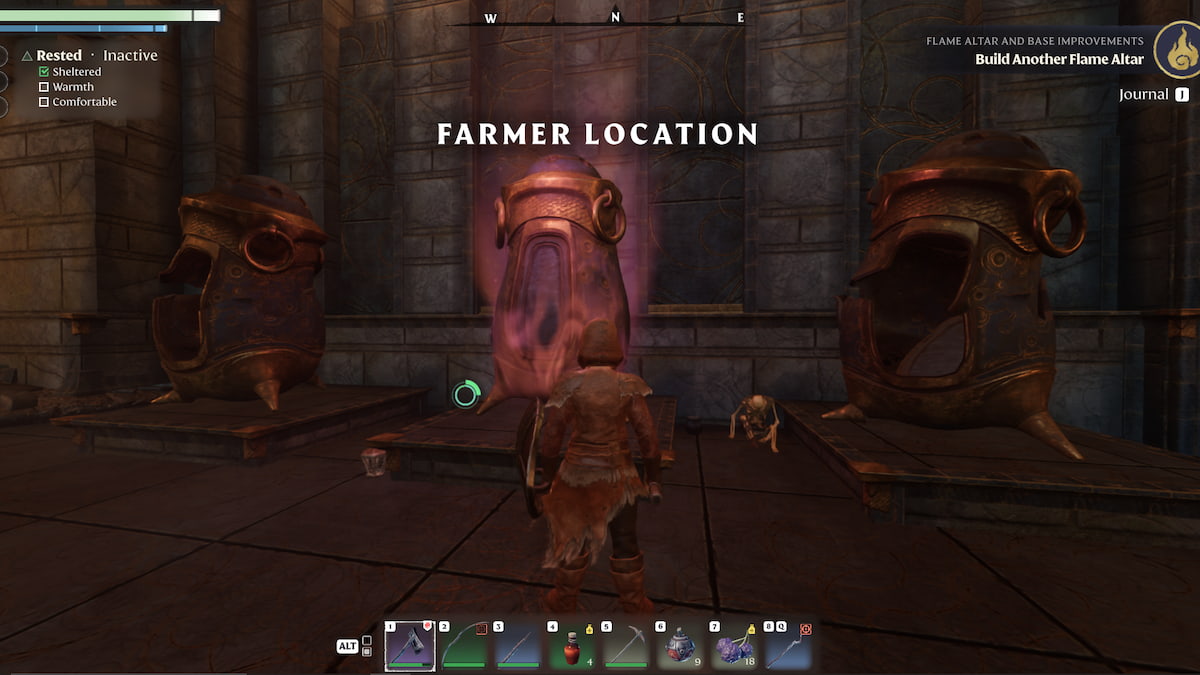Select the round bomb item slot
This screenshot has width=1200, height=675.
(x=680, y=646)
